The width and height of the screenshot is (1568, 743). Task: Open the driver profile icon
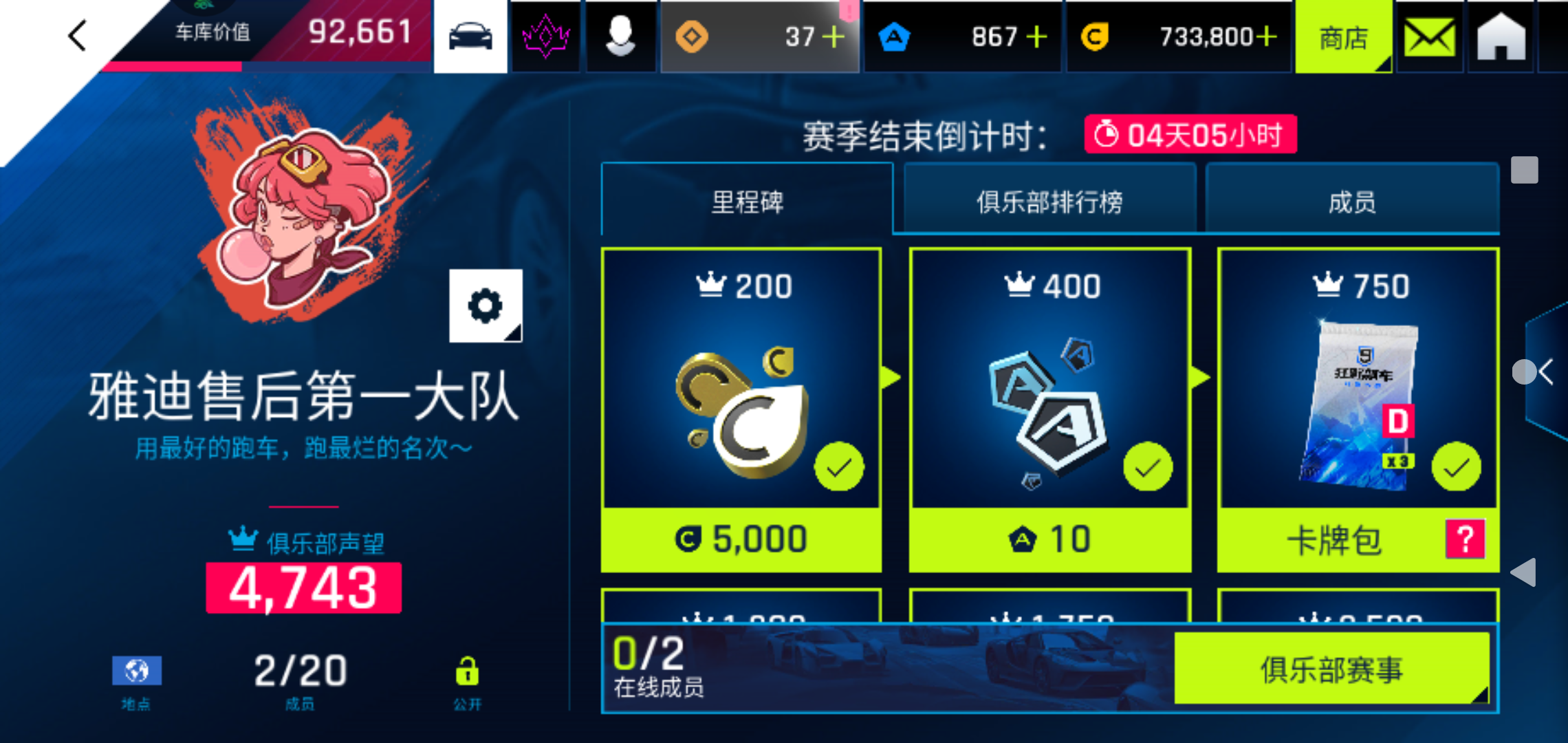(621, 36)
